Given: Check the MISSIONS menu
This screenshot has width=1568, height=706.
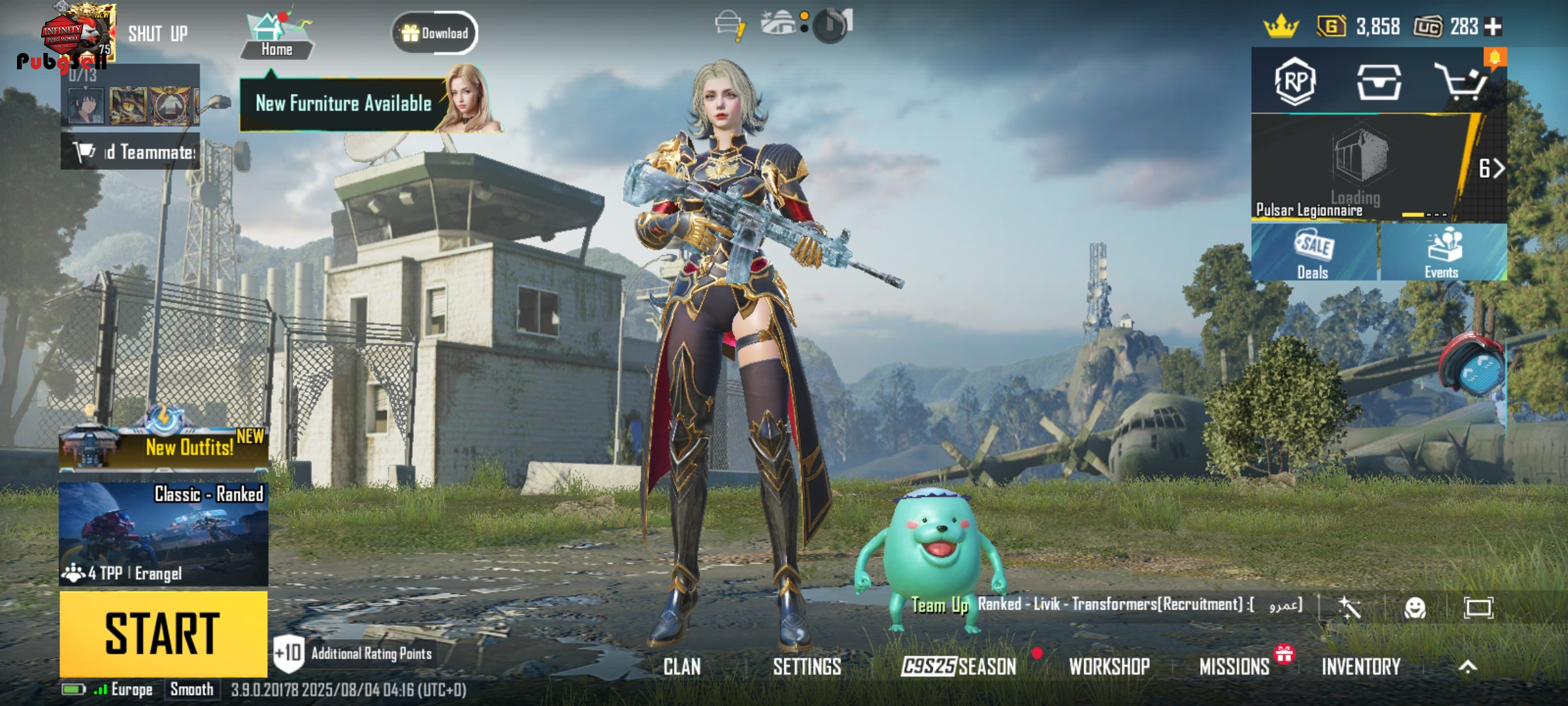Looking at the screenshot, I should tap(1234, 667).
